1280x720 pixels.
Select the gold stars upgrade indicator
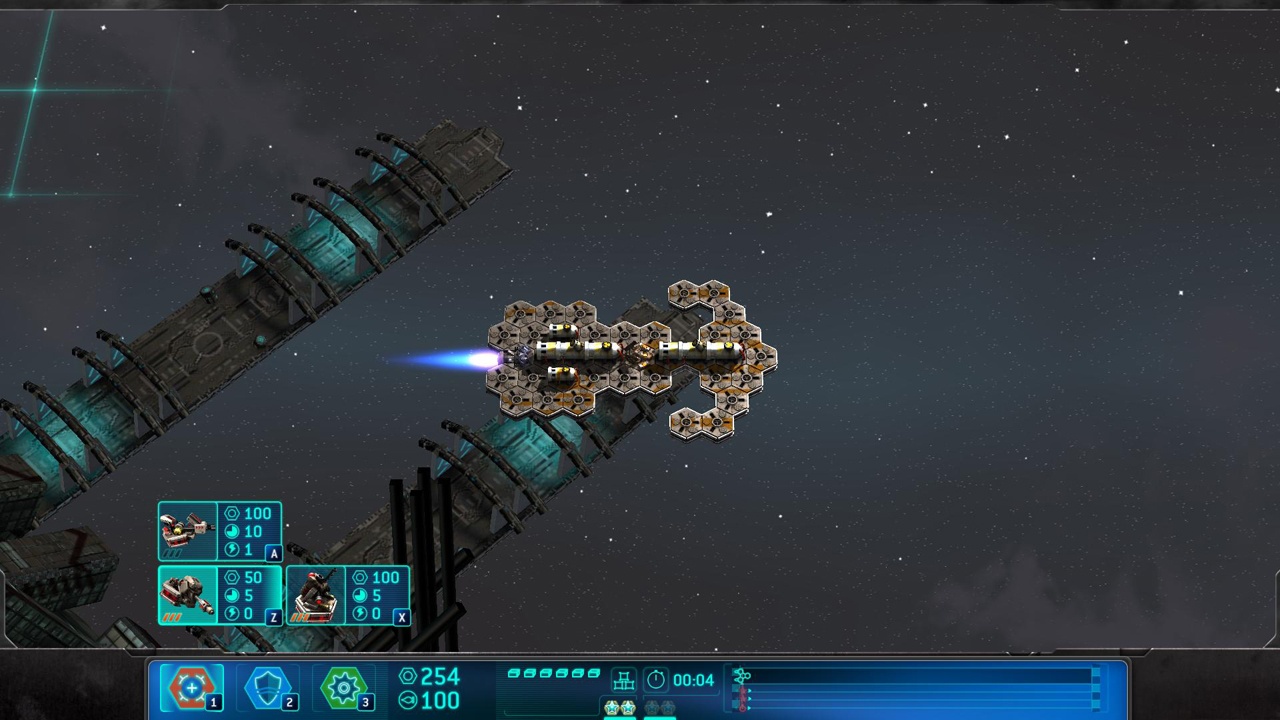coord(619,708)
